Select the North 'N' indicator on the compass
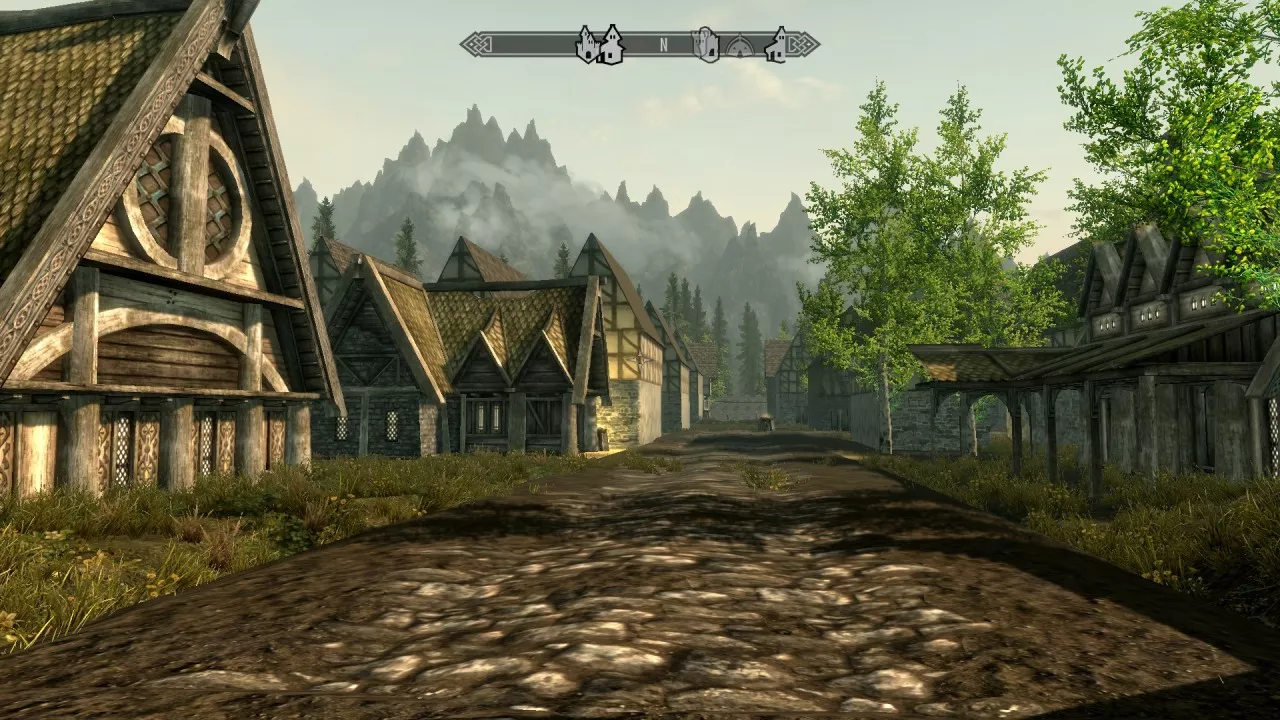 coord(663,45)
